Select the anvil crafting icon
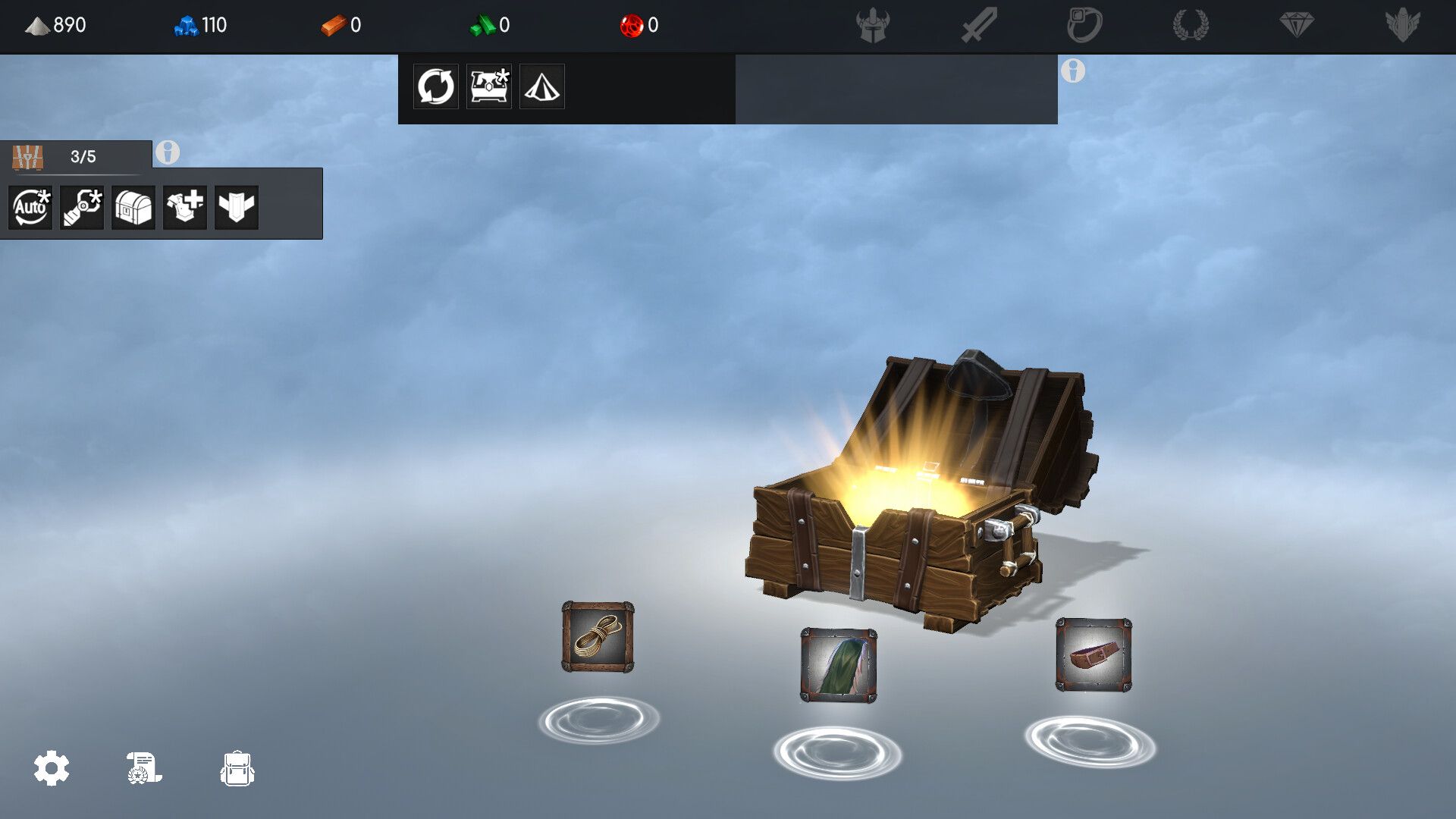 click(488, 86)
